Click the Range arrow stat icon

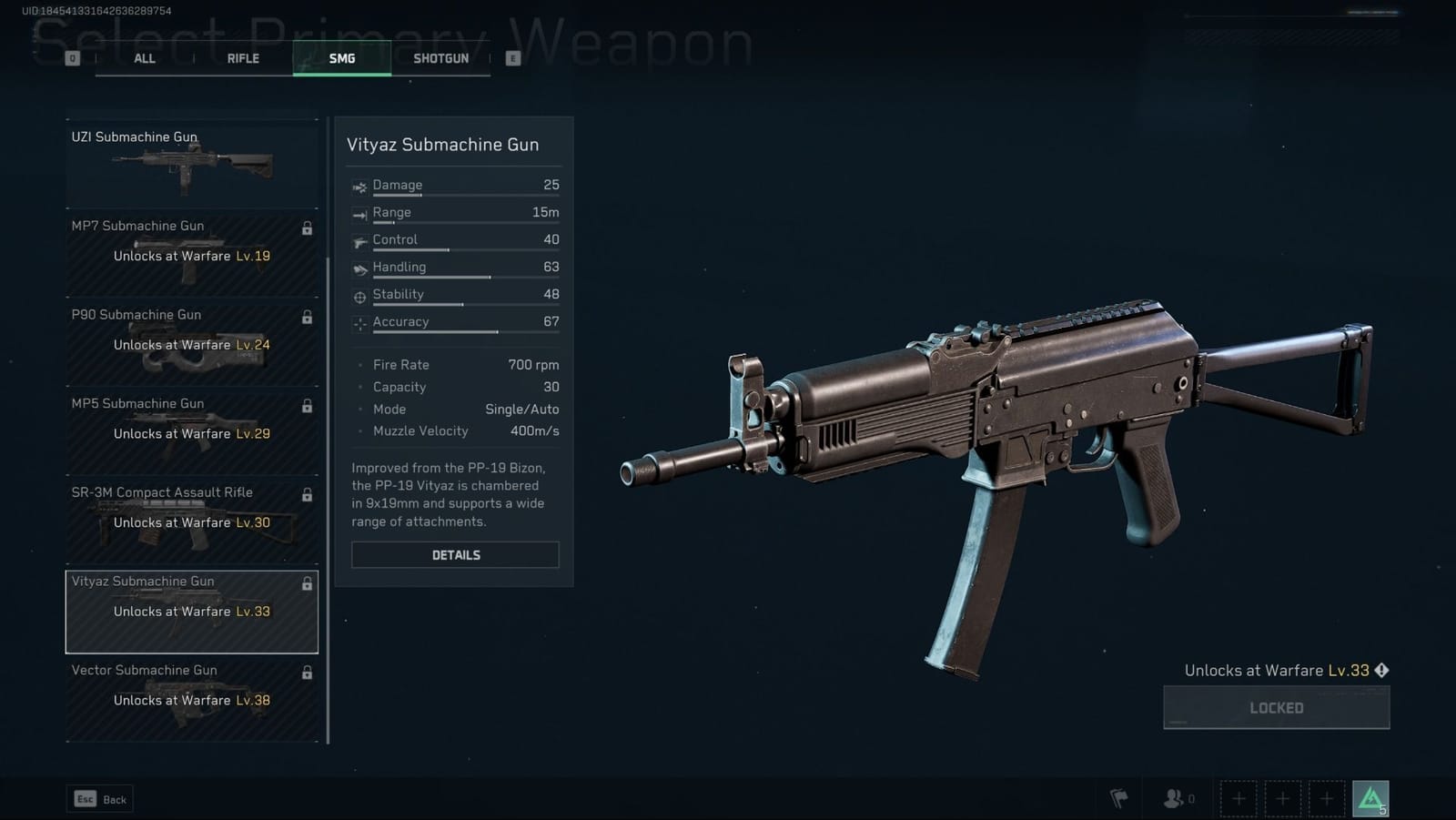click(x=359, y=212)
